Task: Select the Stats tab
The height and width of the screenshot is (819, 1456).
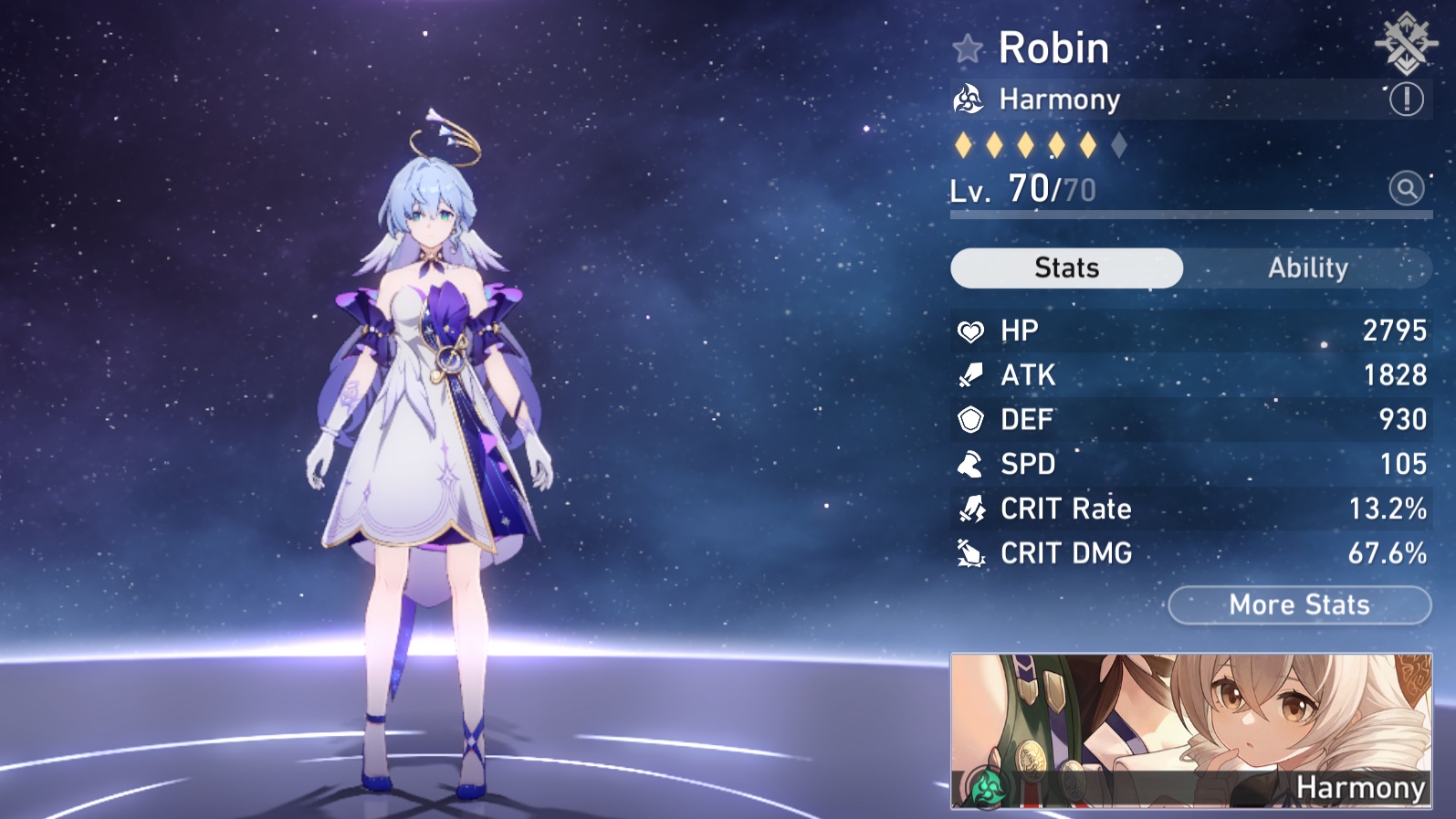Action: (x=1065, y=268)
